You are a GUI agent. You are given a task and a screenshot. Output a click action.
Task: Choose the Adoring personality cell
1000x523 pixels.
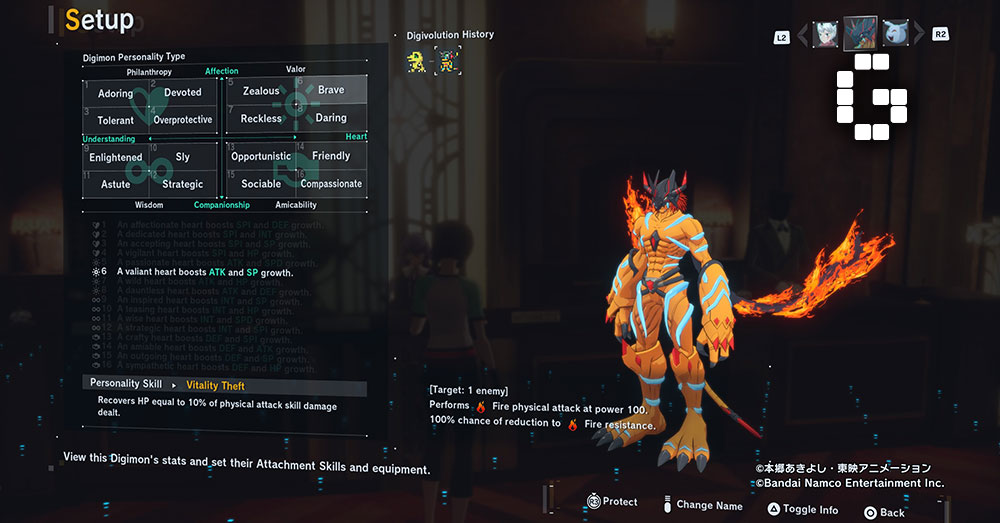tap(116, 93)
